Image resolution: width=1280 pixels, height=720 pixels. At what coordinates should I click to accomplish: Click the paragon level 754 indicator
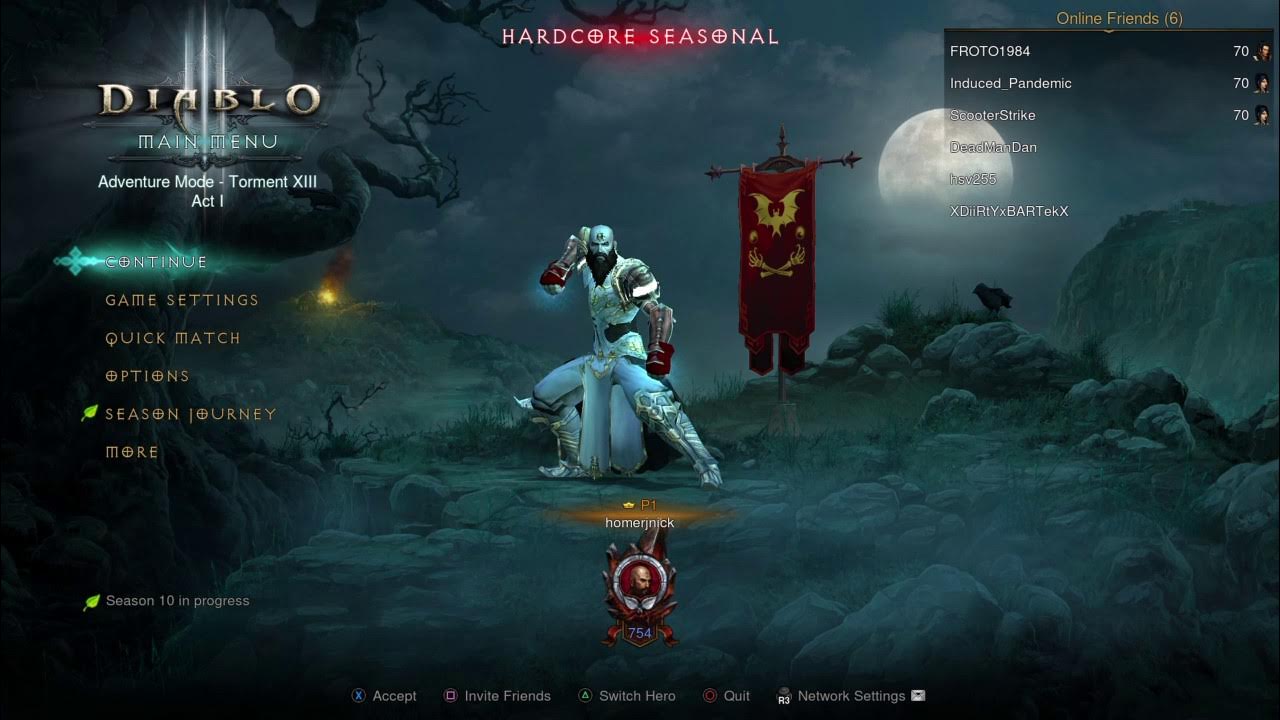[639, 633]
